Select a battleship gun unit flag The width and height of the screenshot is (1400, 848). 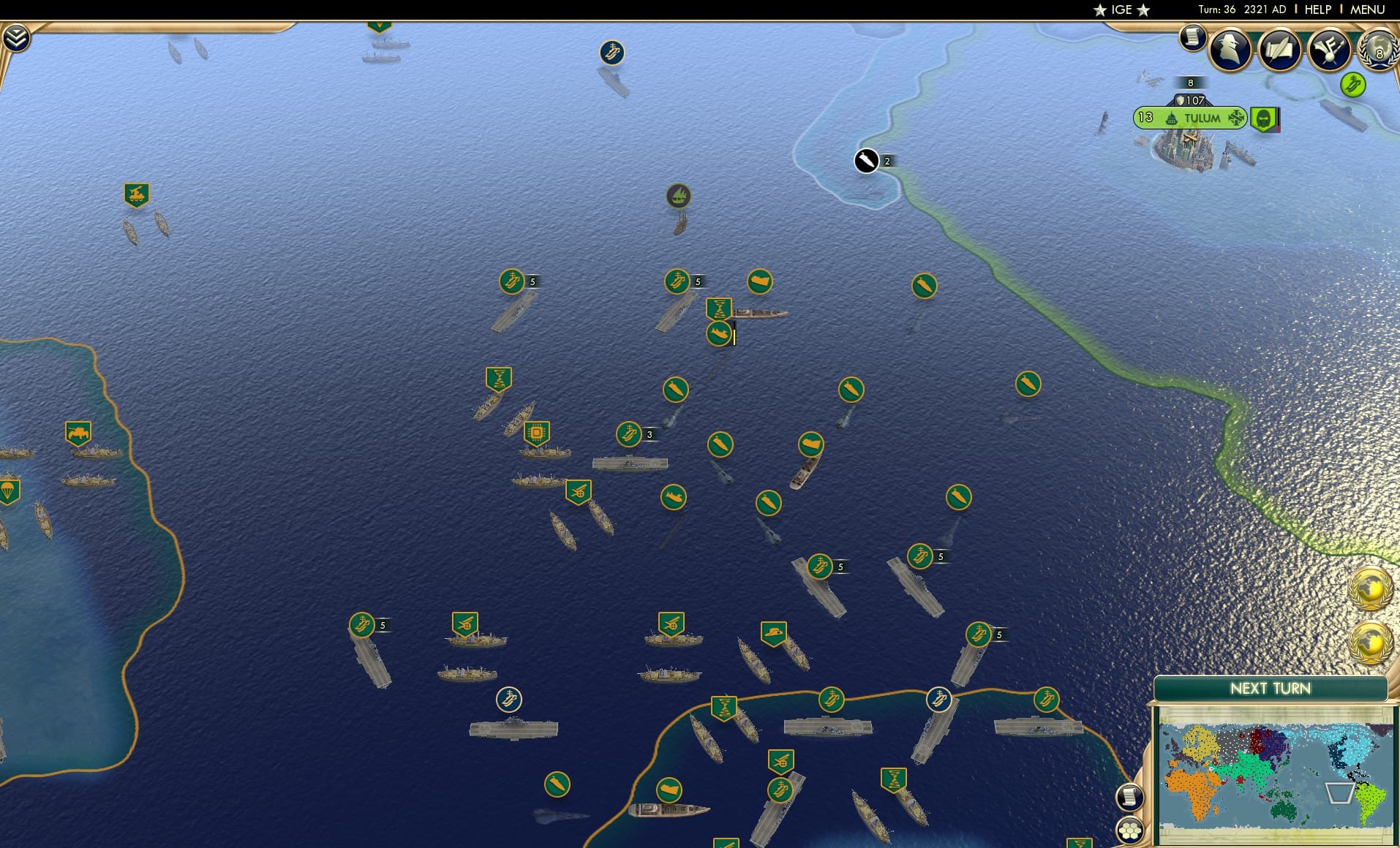[577, 492]
